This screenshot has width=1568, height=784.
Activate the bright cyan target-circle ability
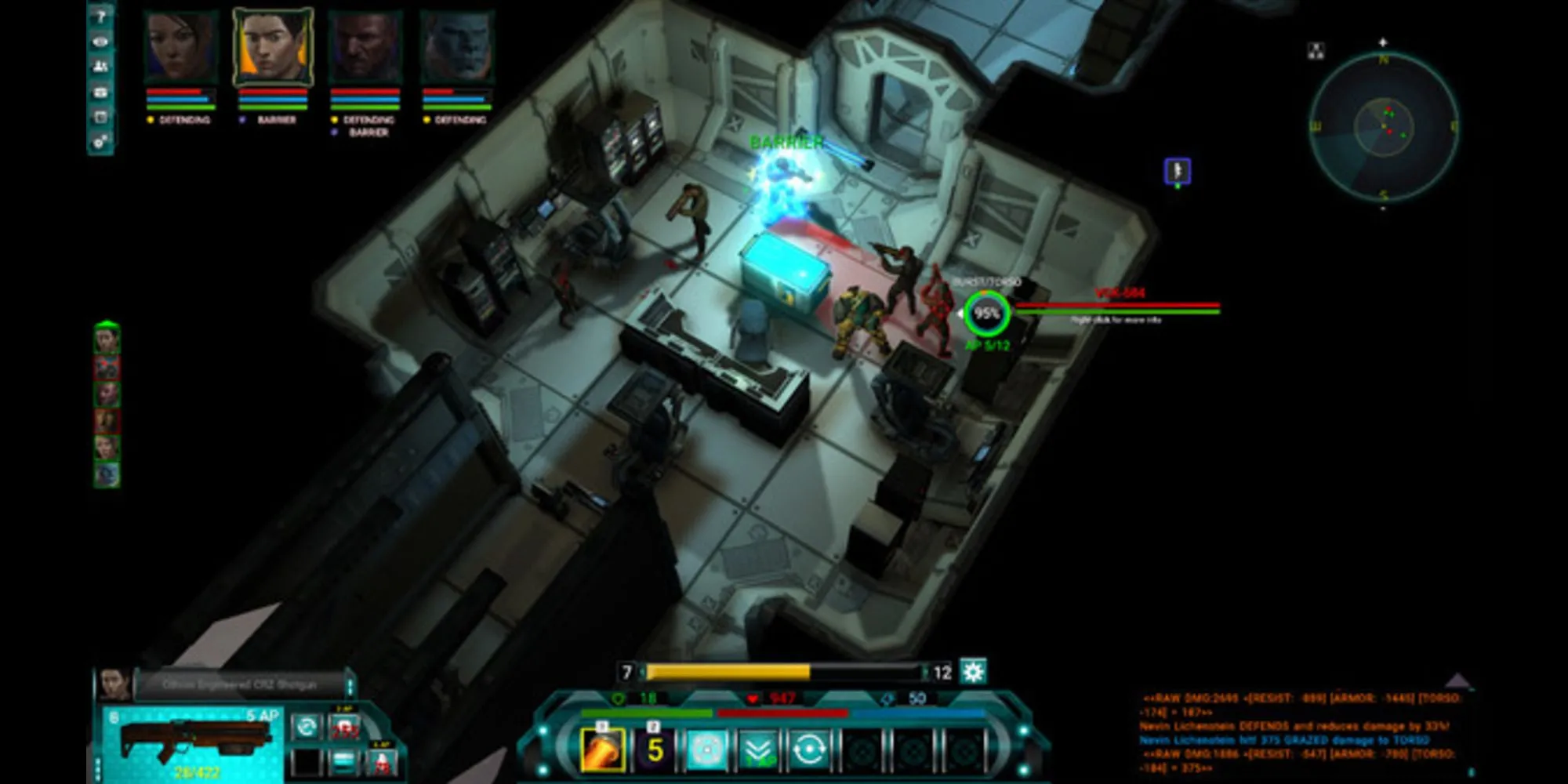(x=706, y=750)
